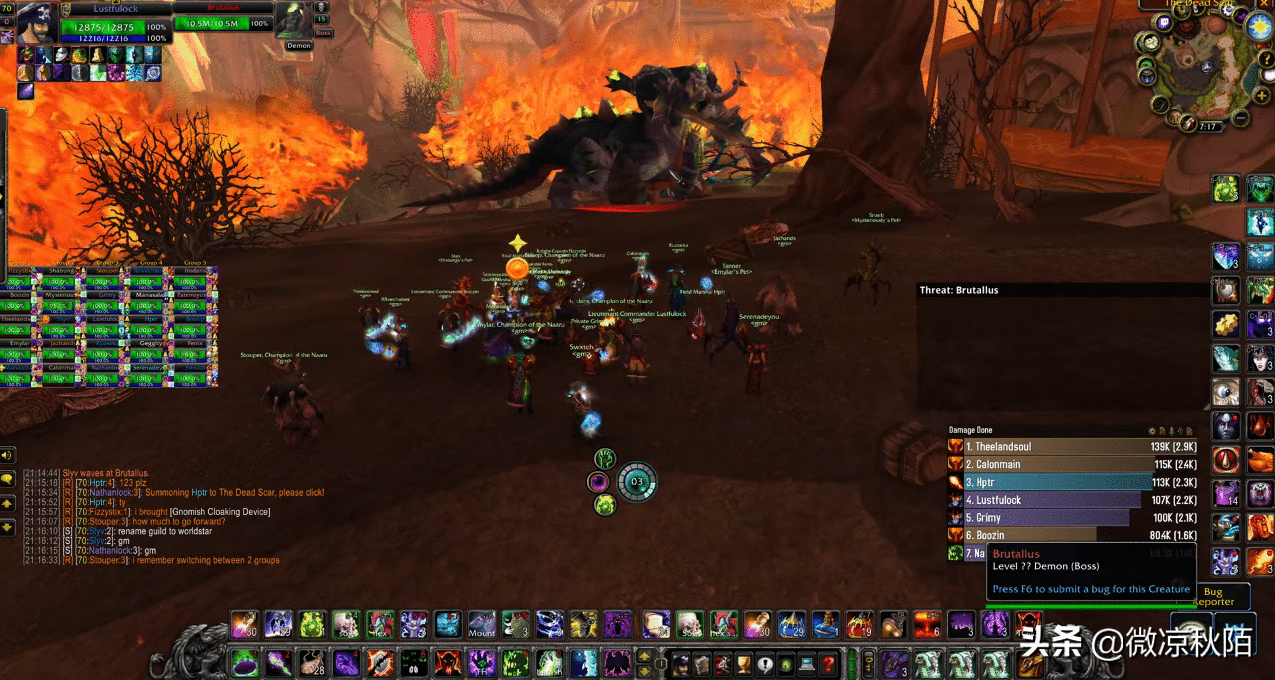Click the Bug Reporter button

click(x=1213, y=597)
